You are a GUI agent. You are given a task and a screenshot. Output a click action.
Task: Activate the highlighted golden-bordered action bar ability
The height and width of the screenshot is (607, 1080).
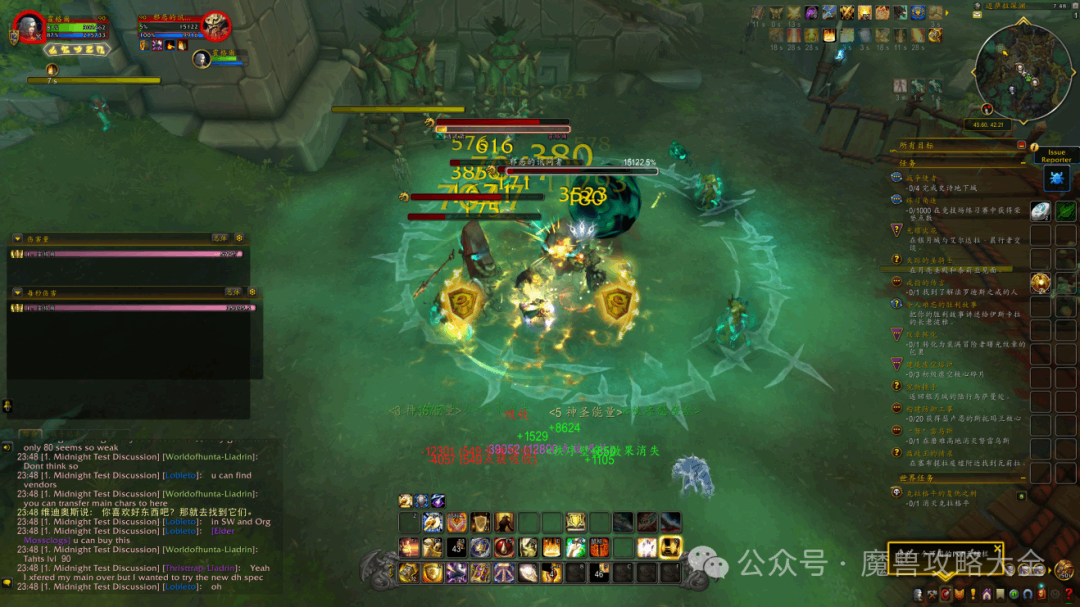[x=670, y=547]
